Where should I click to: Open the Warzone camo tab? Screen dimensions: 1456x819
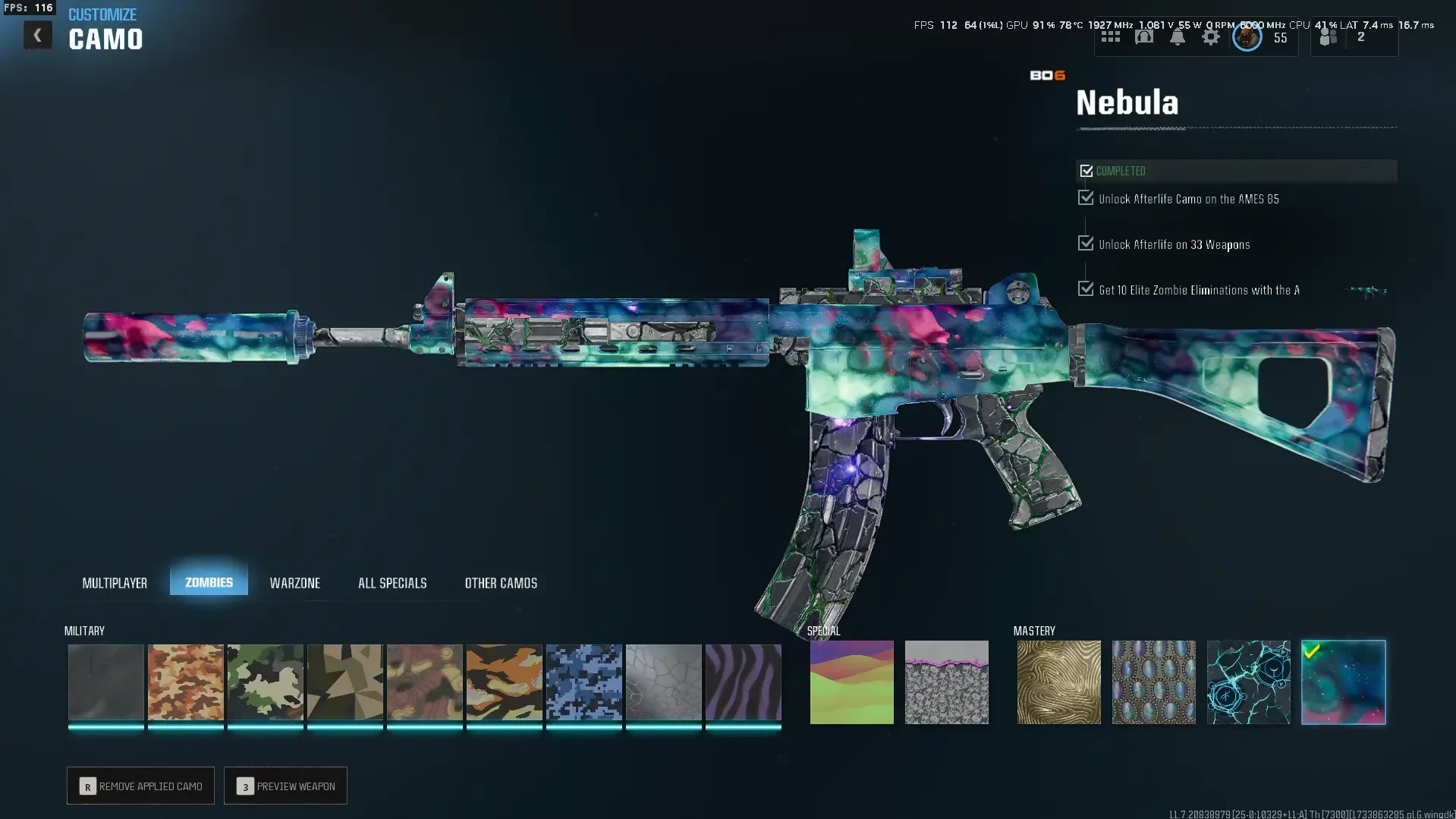point(294,583)
